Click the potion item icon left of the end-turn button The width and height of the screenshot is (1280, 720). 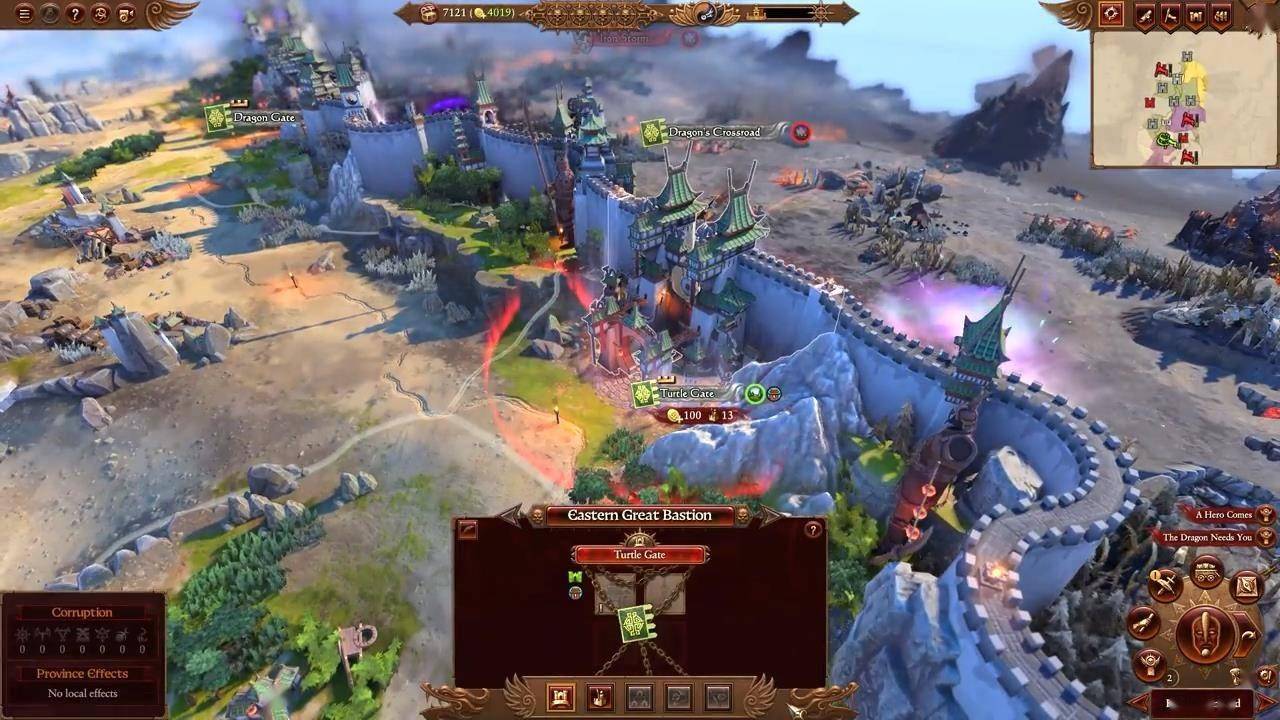point(1142,623)
